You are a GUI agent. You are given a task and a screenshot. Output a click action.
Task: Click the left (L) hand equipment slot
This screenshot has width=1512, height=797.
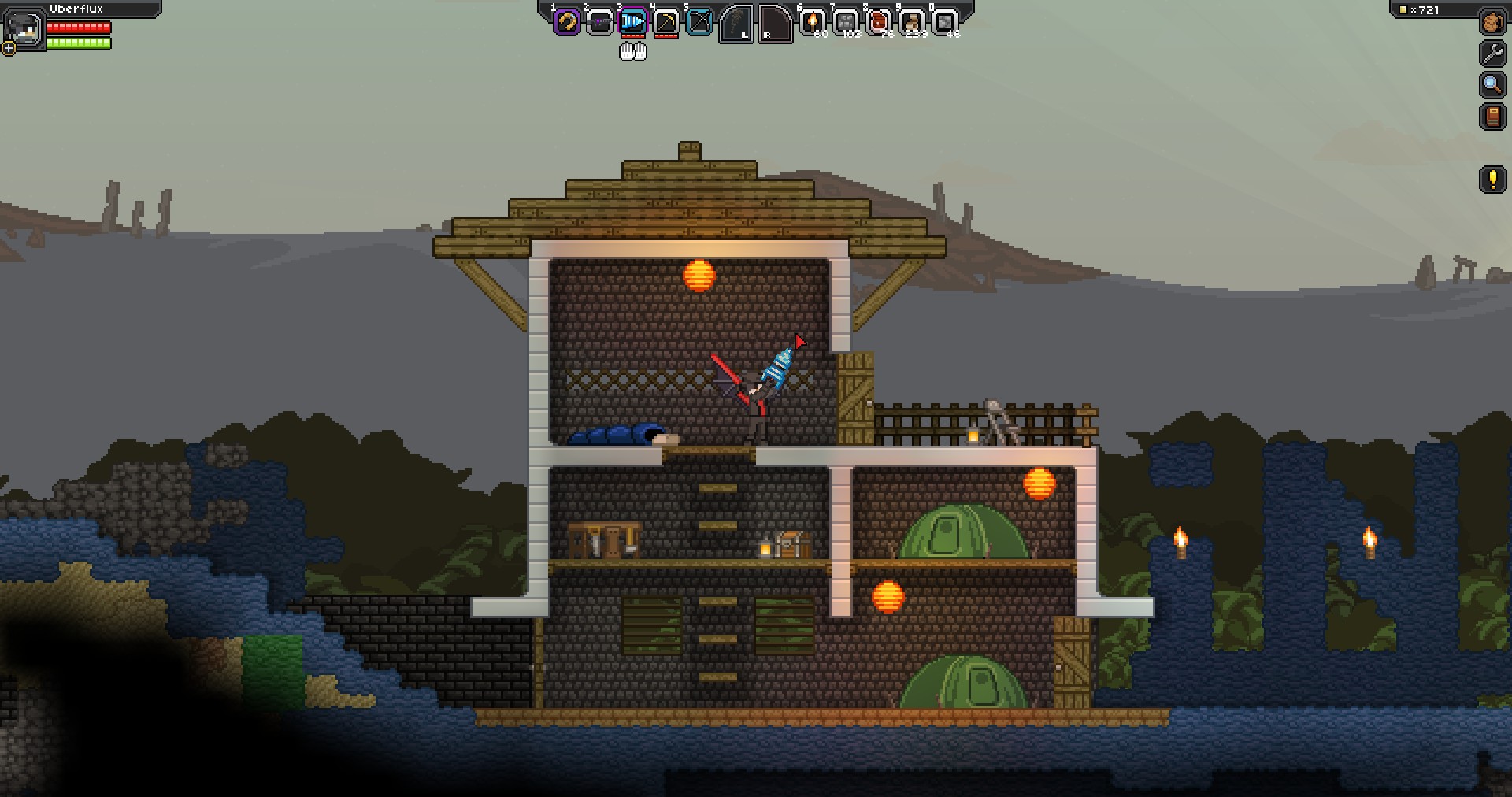click(735, 24)
